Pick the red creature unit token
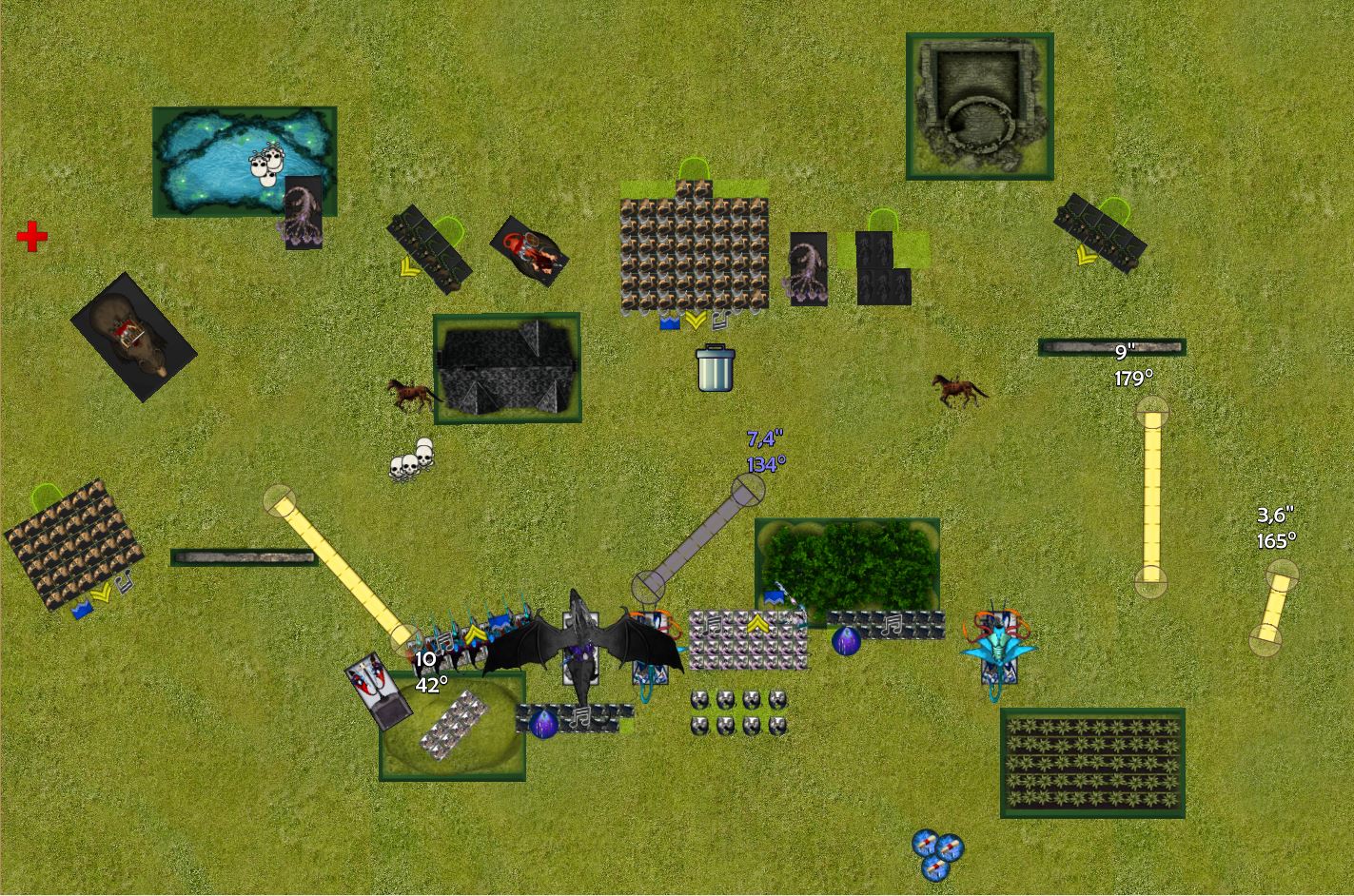The height and width of the screenshot is (896, 1354). pyautogui.click(x=530, y=251)
